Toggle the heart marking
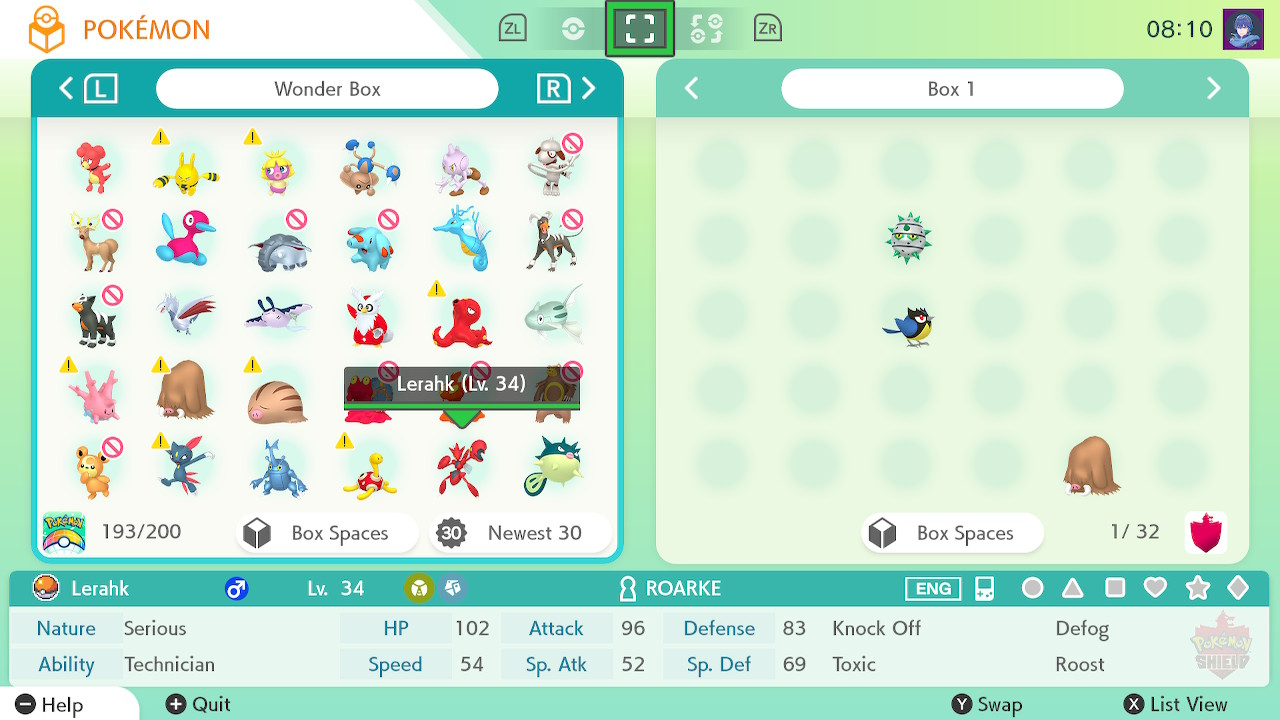 [1155, 588]
